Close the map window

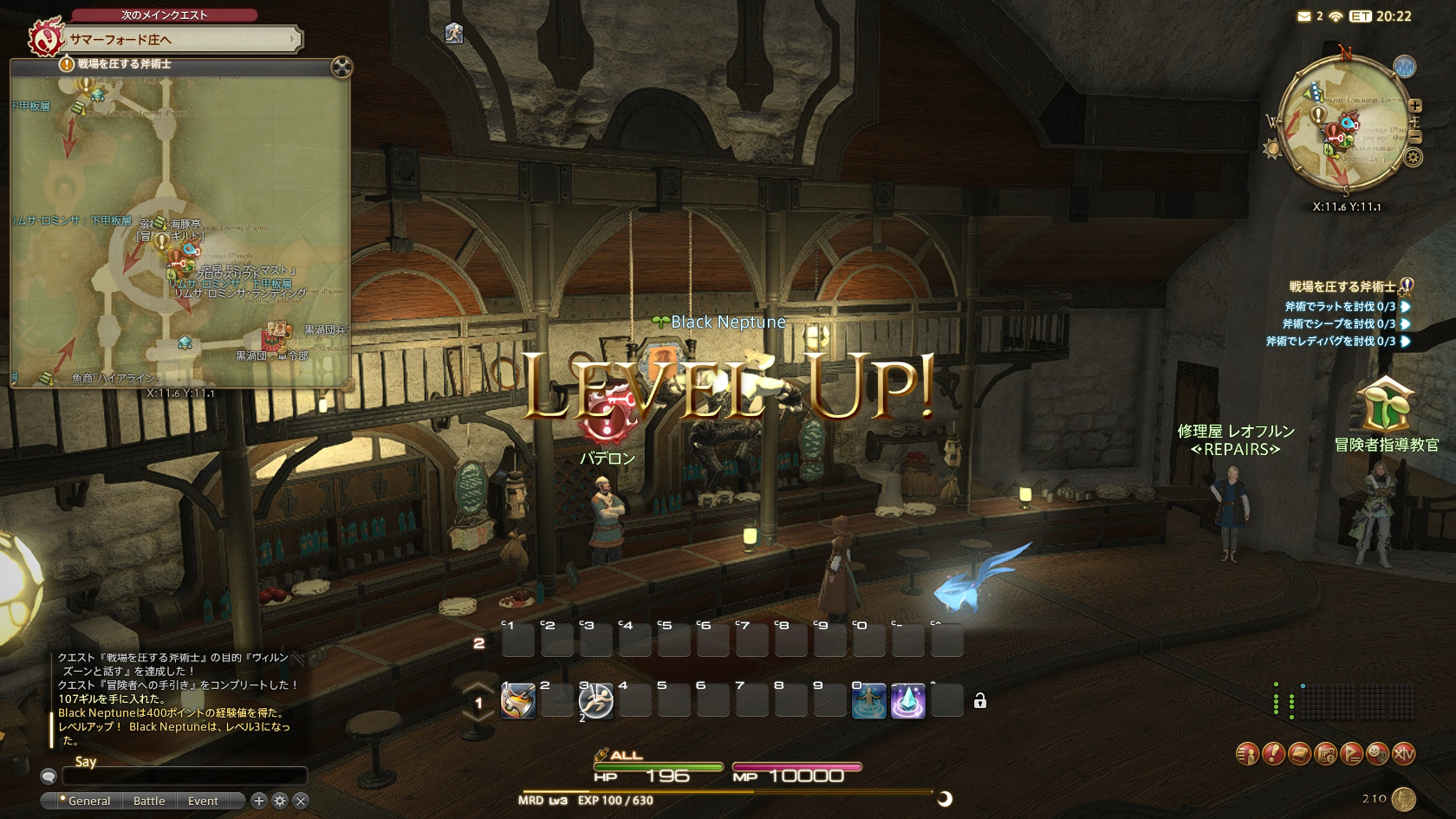coord(342,67)
